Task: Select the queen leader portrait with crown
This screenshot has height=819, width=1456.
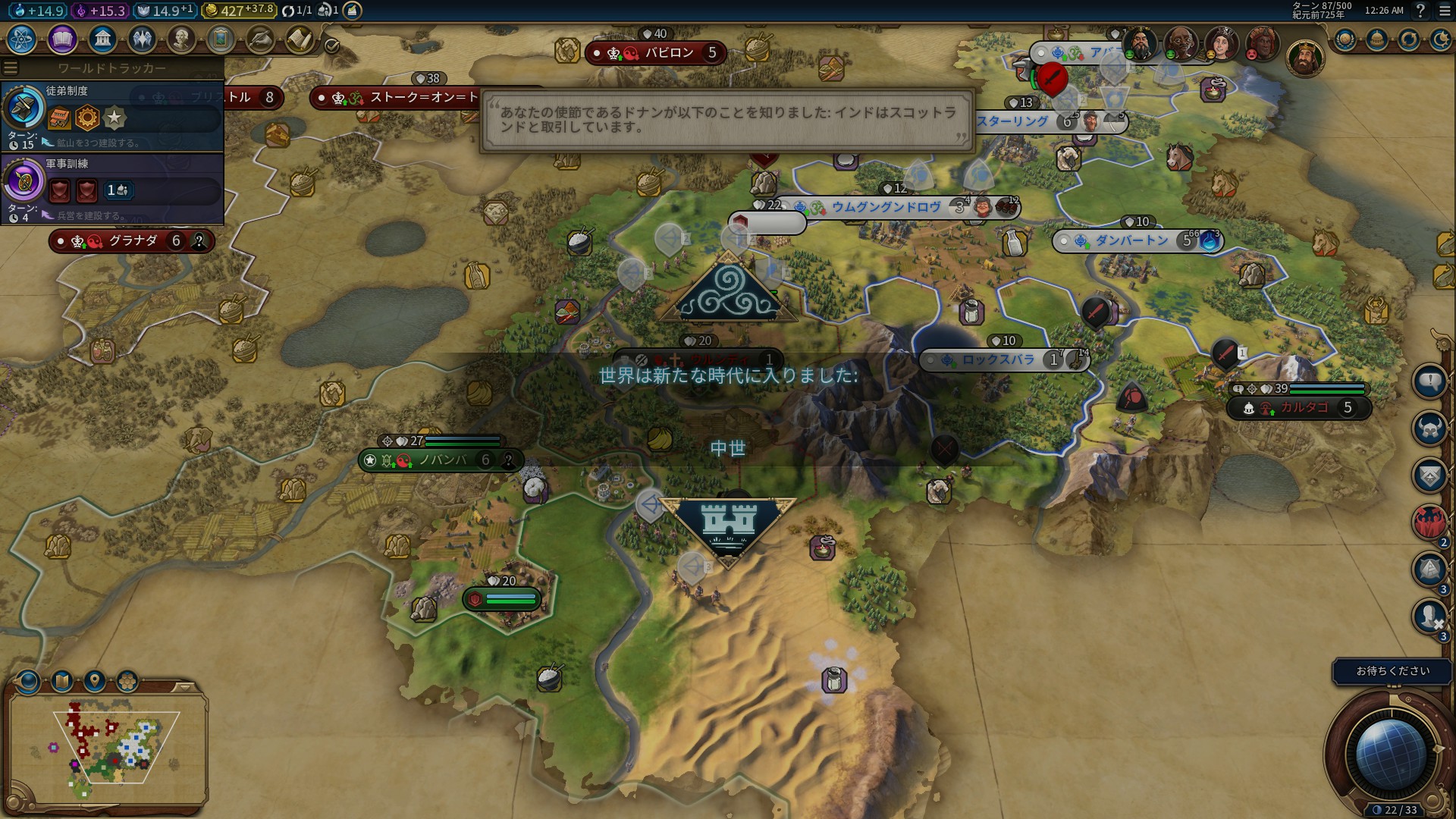Action: [x=1220, y=43]
